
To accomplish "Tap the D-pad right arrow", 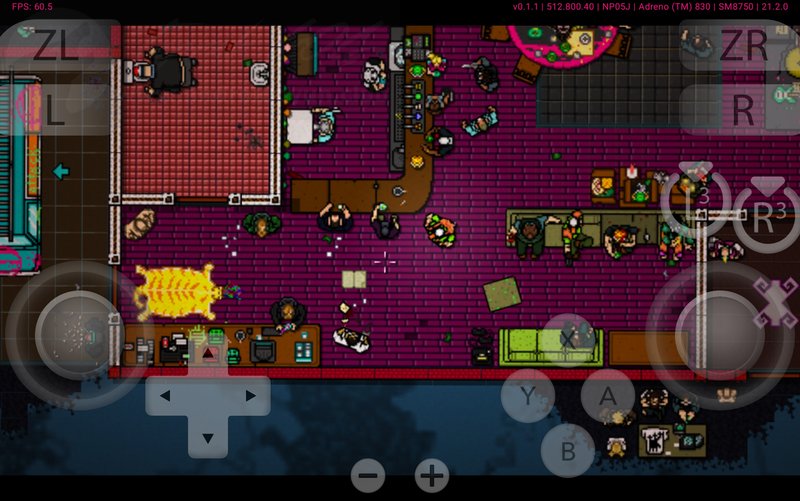I will click(250, 396).
